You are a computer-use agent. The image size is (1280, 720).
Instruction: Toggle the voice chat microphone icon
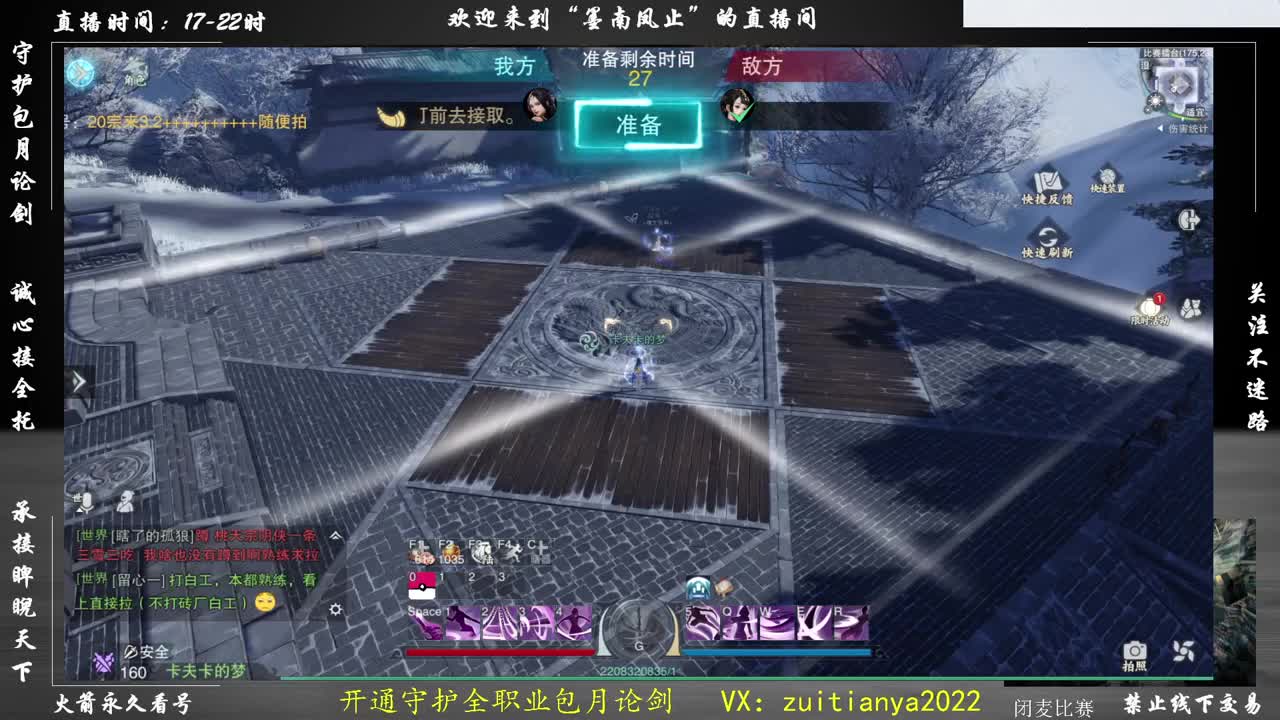coord(87,502)
